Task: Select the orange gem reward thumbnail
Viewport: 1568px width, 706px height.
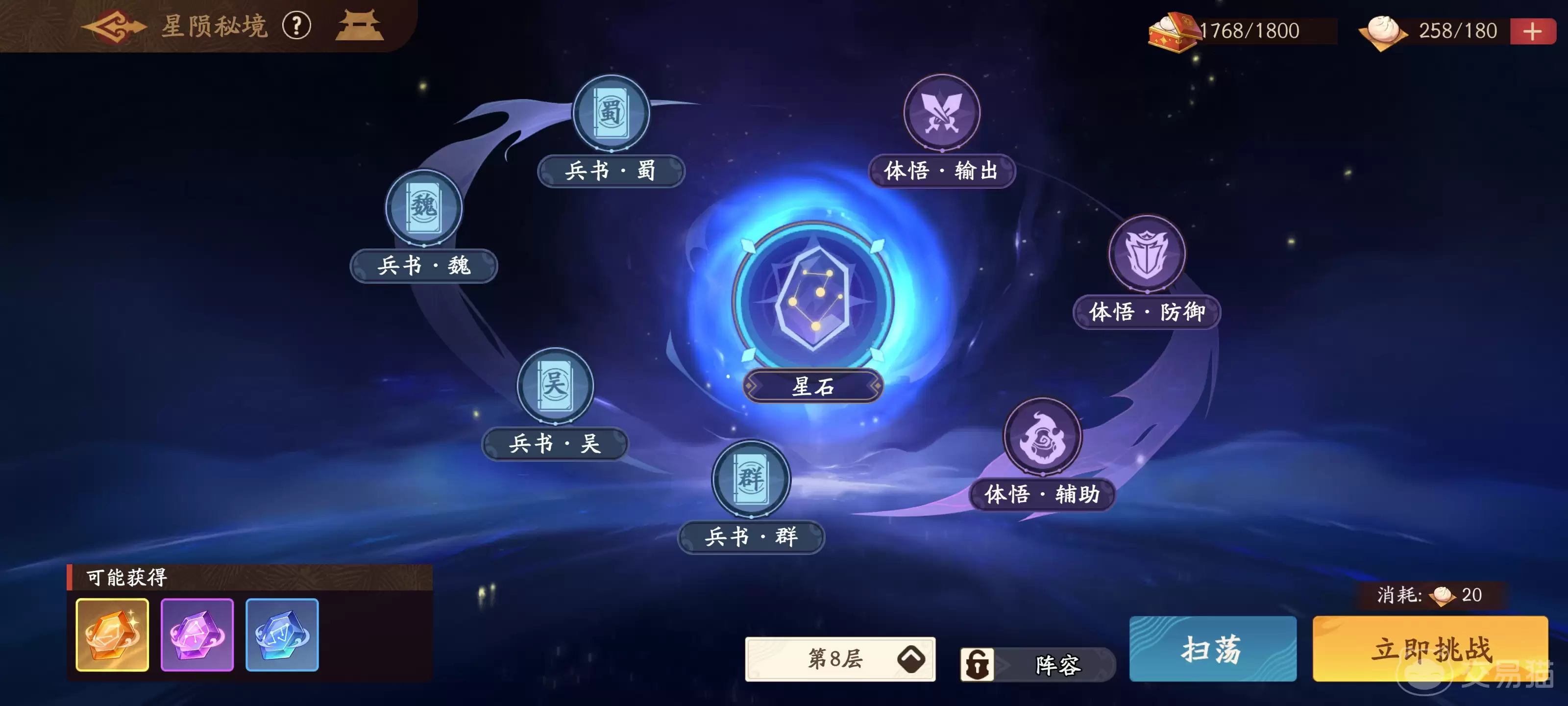Action: pyautogui.click(x=112, y=635)
